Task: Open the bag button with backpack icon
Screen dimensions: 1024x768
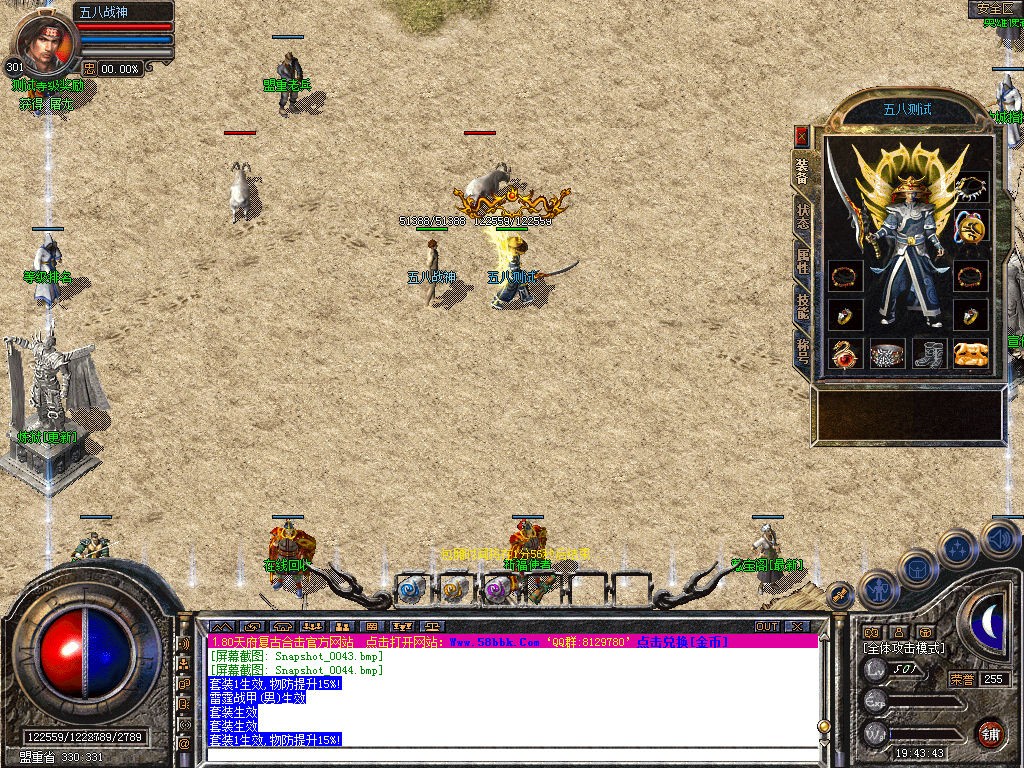Action: (915, 568)
